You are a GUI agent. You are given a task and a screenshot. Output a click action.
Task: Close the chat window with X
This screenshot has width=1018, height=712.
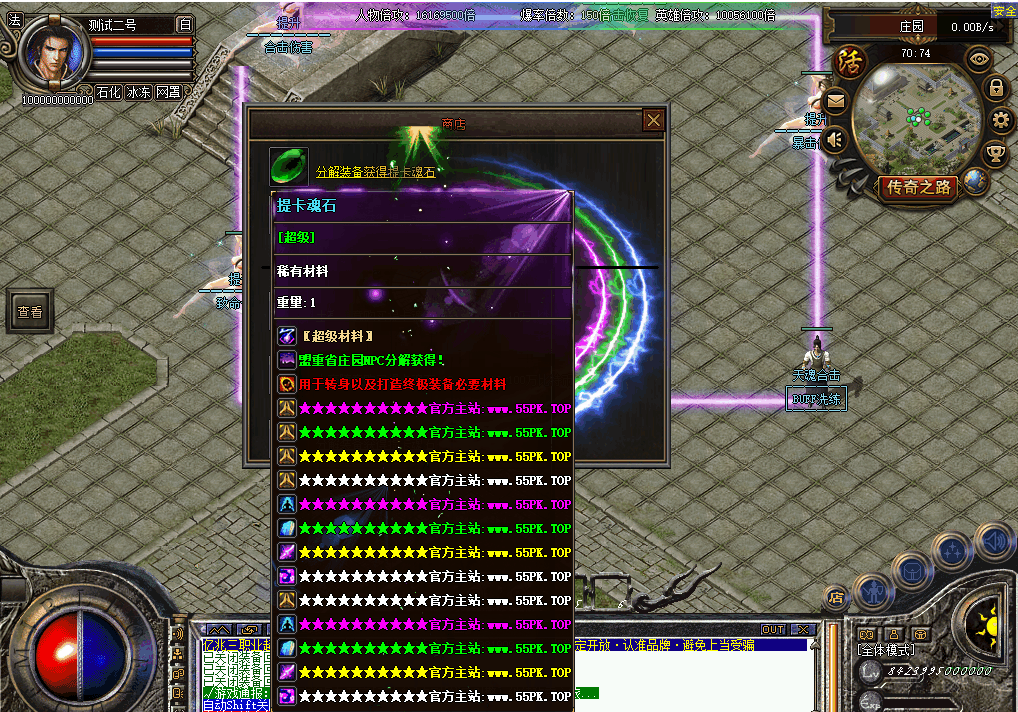tap(802, 630)
